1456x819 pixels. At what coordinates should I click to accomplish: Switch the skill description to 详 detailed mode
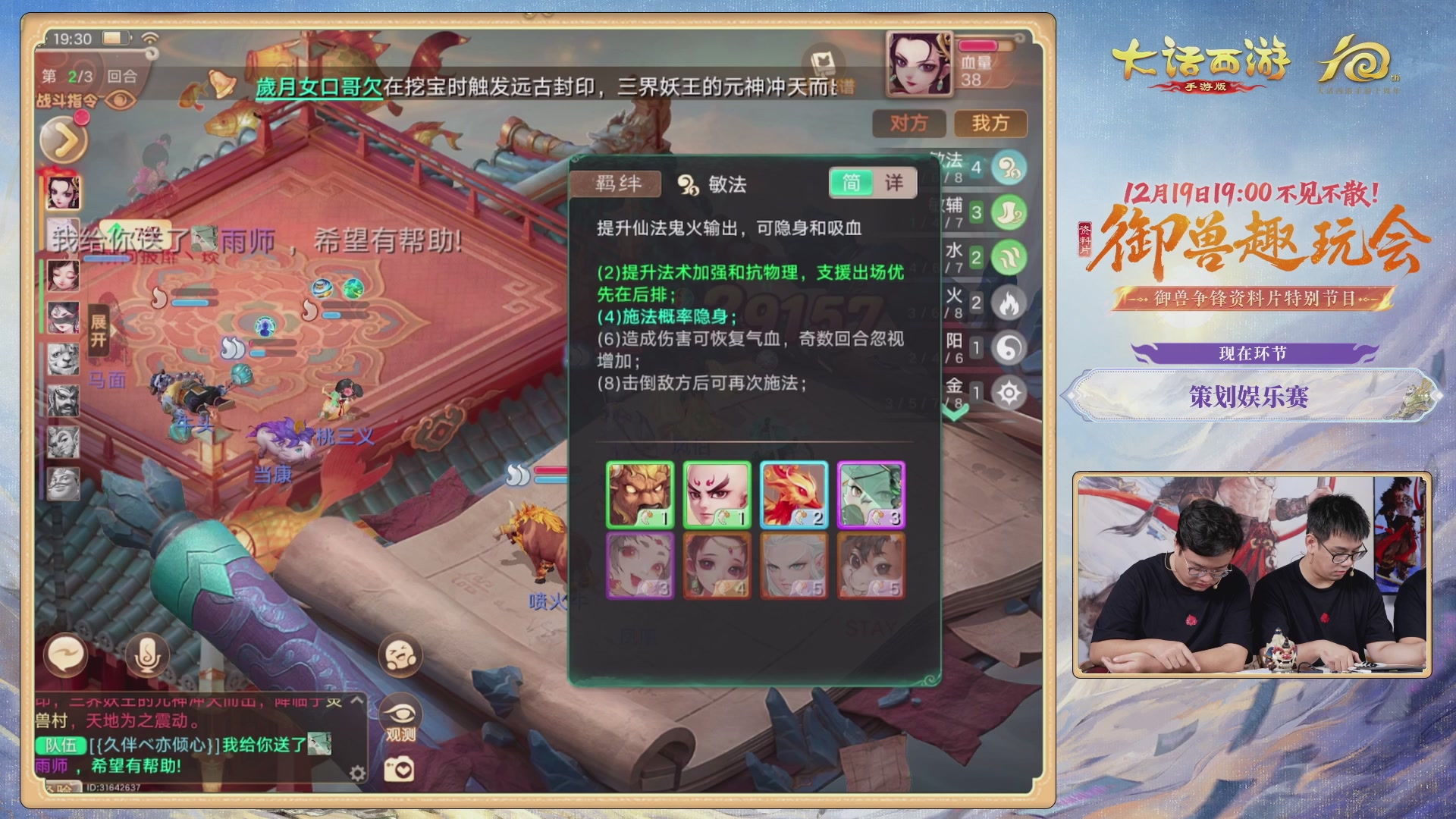tap(895, 183)
